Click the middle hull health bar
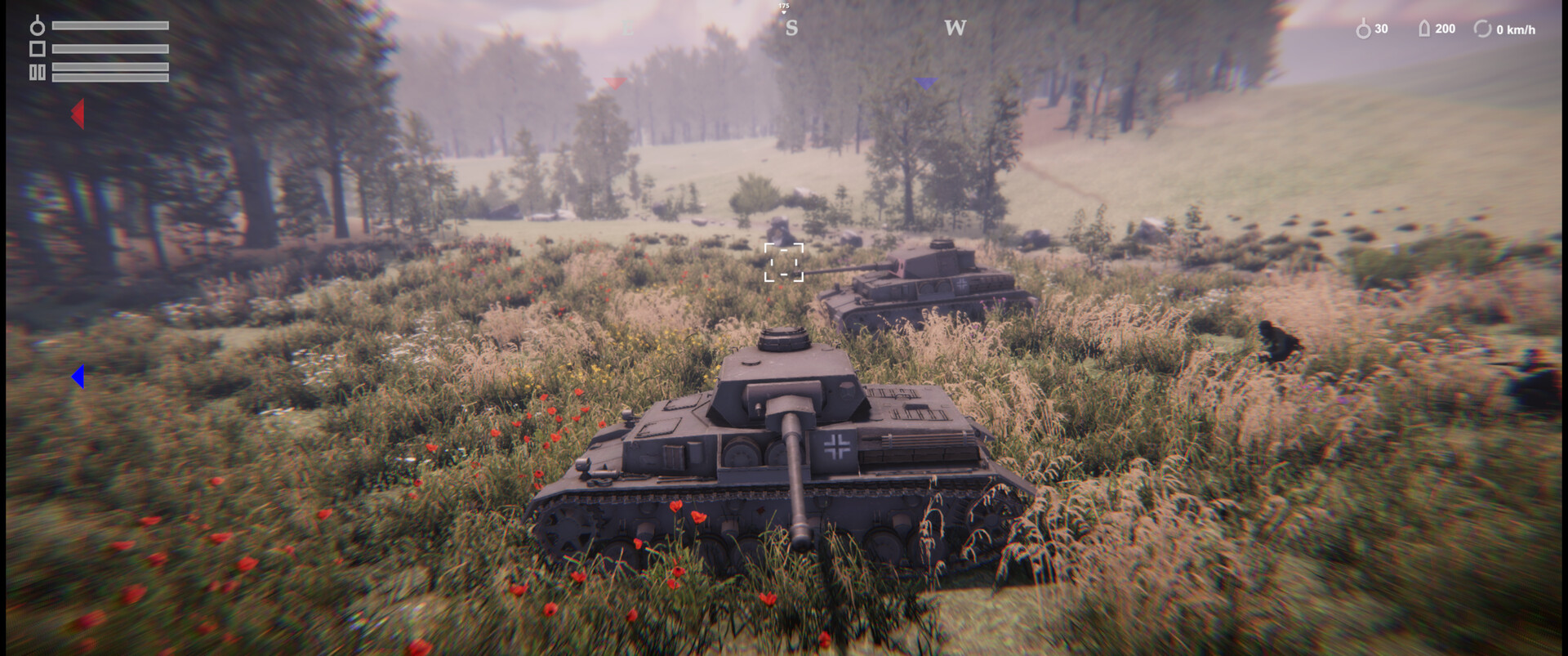1568x656 pixels. (110, 49)
